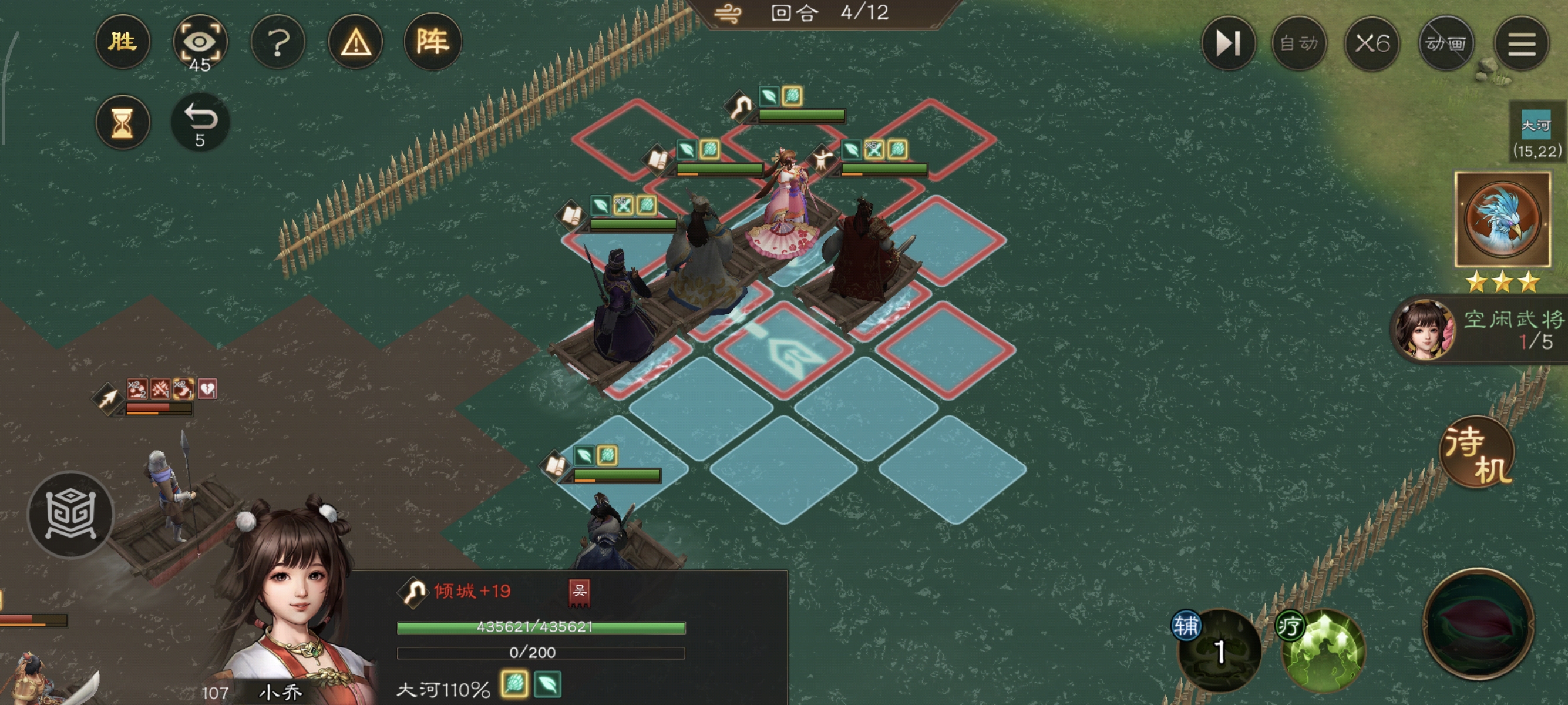This screenshot has width=1568, height=705.
Task: Show the warning triangle alerts
Action: tap(355, 43)
